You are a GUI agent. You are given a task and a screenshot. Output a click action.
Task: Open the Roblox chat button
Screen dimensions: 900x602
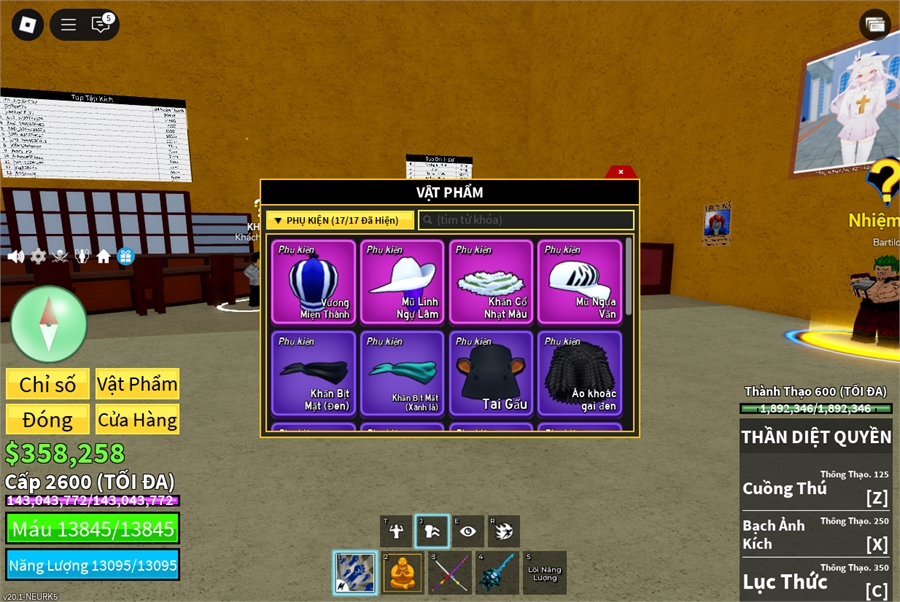tap(101, 25)
